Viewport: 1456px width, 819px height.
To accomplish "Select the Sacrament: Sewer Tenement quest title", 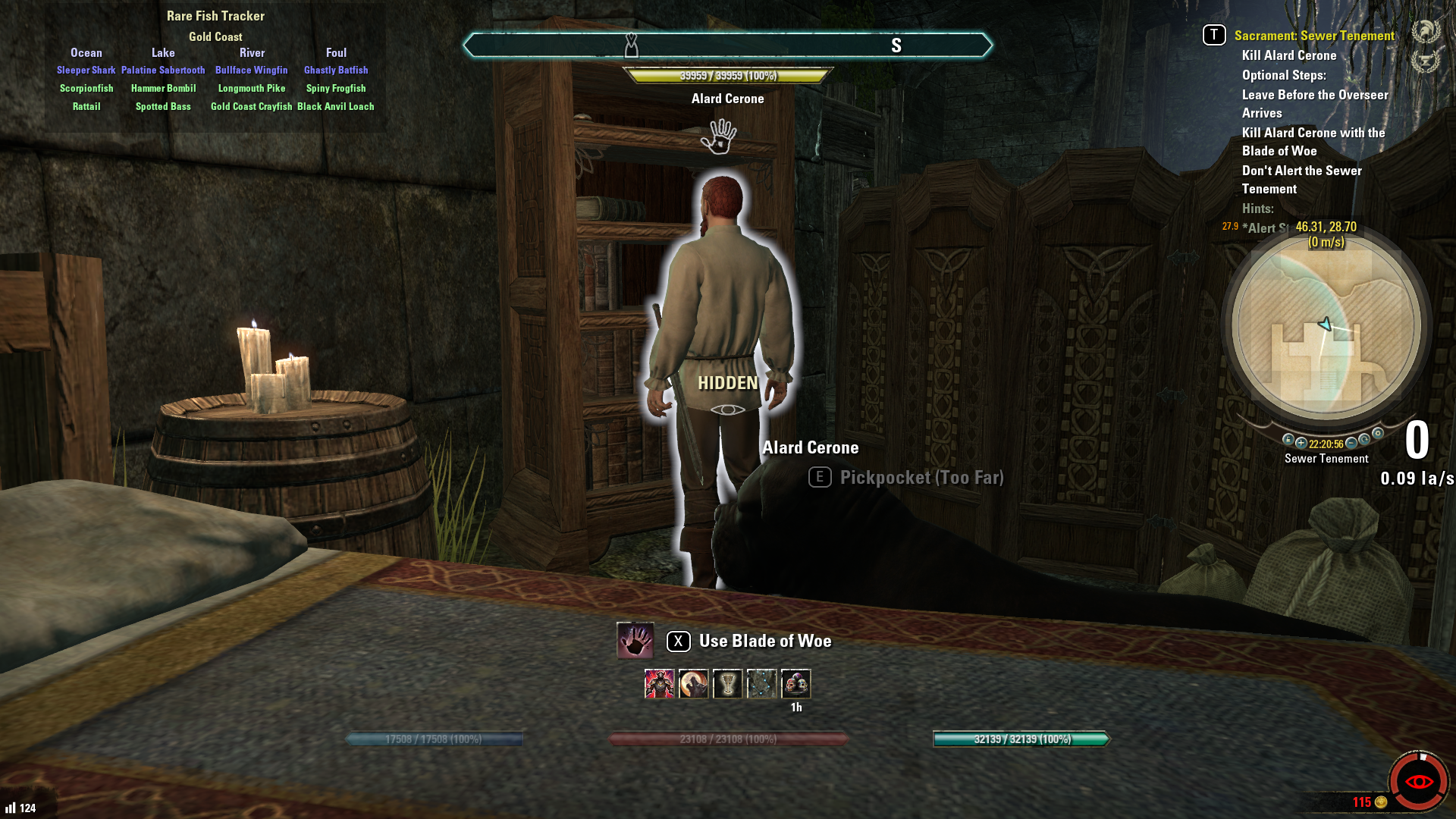I will tap(1313, 36).
